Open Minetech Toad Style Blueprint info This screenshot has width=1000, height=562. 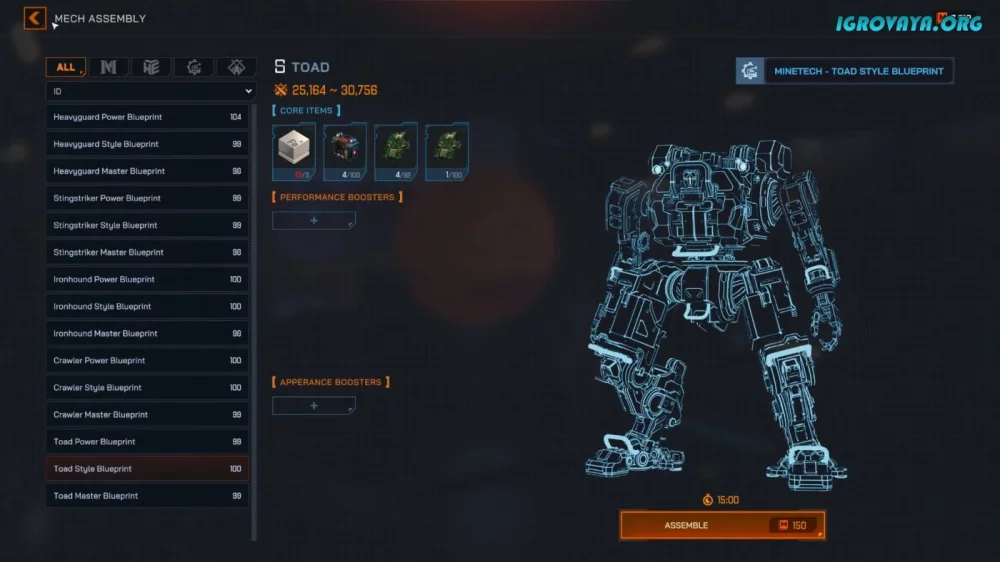[845, 71]
